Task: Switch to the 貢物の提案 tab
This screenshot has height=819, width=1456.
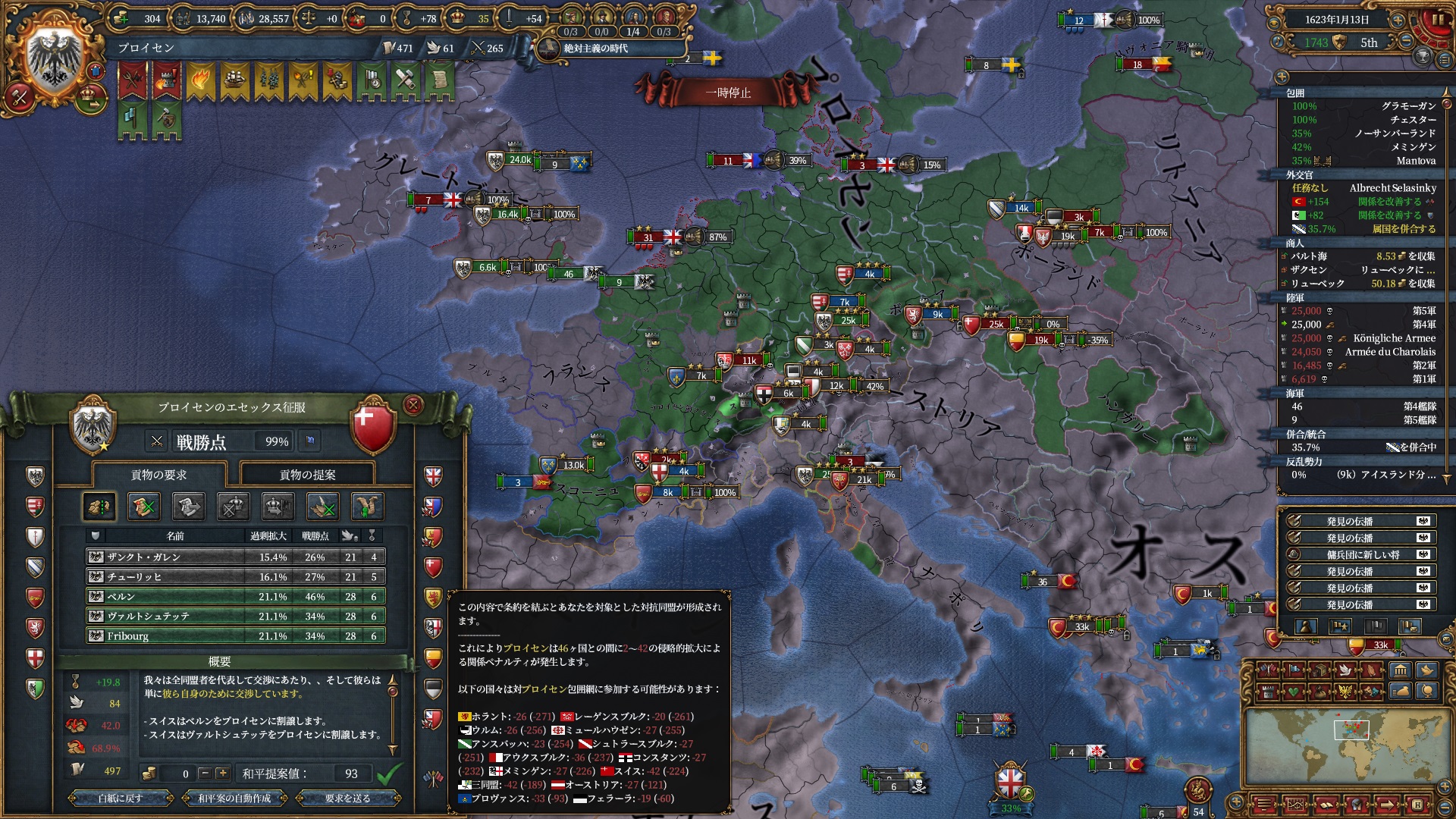Action: click(307, 475)
